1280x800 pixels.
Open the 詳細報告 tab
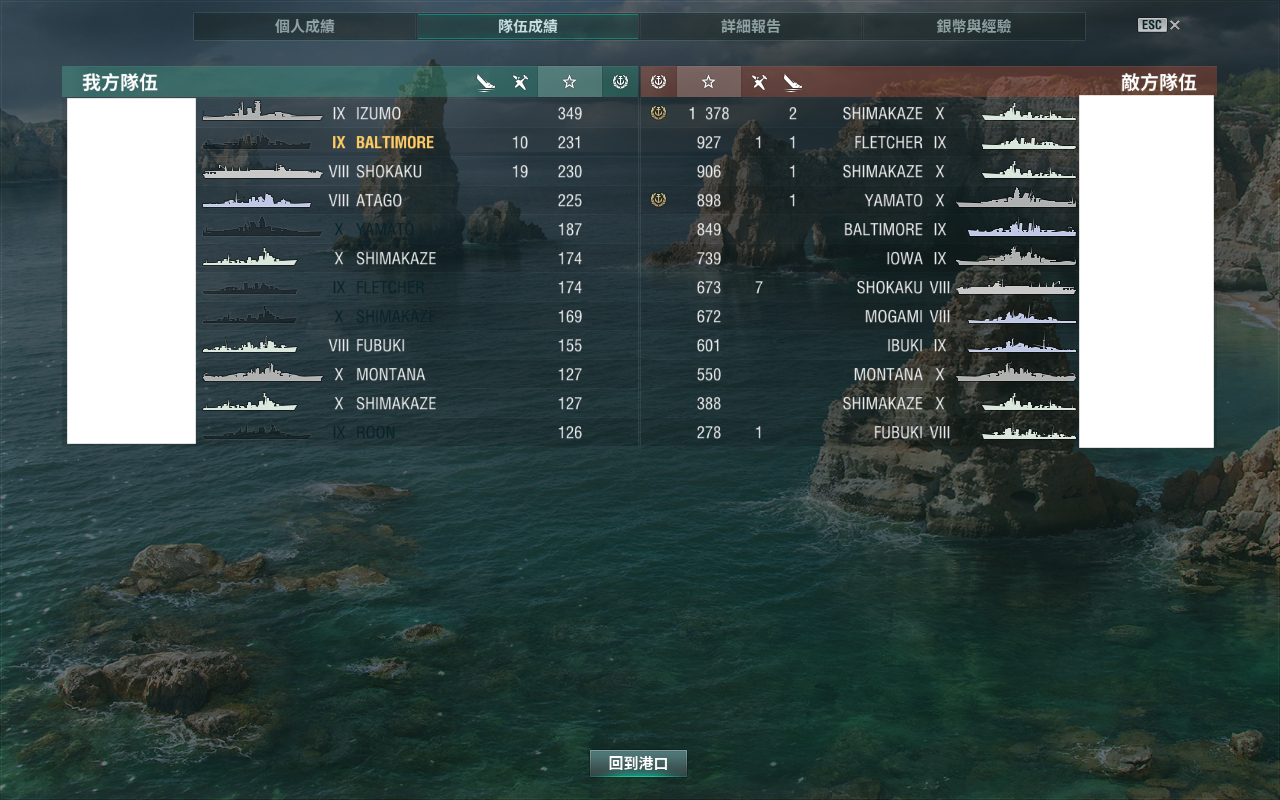[x=750, y=26]
